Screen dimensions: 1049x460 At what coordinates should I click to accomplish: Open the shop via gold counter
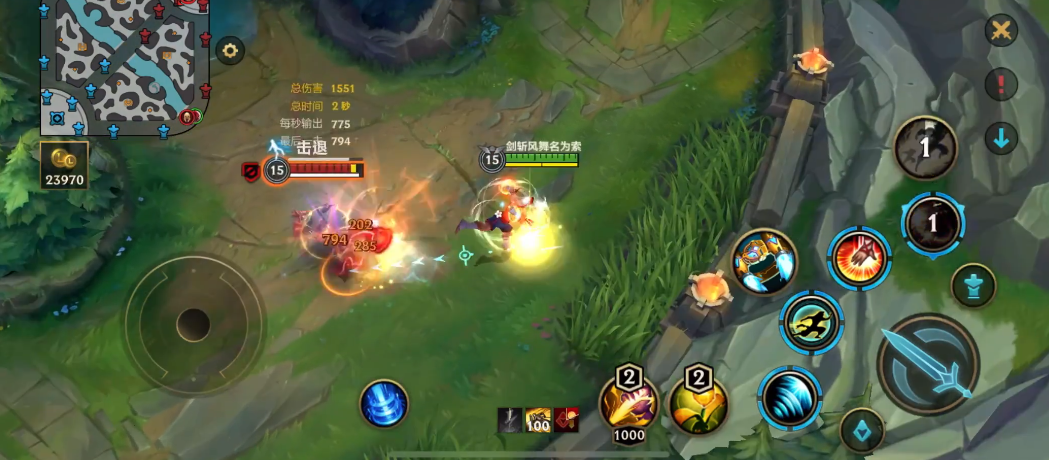[64, 167]
